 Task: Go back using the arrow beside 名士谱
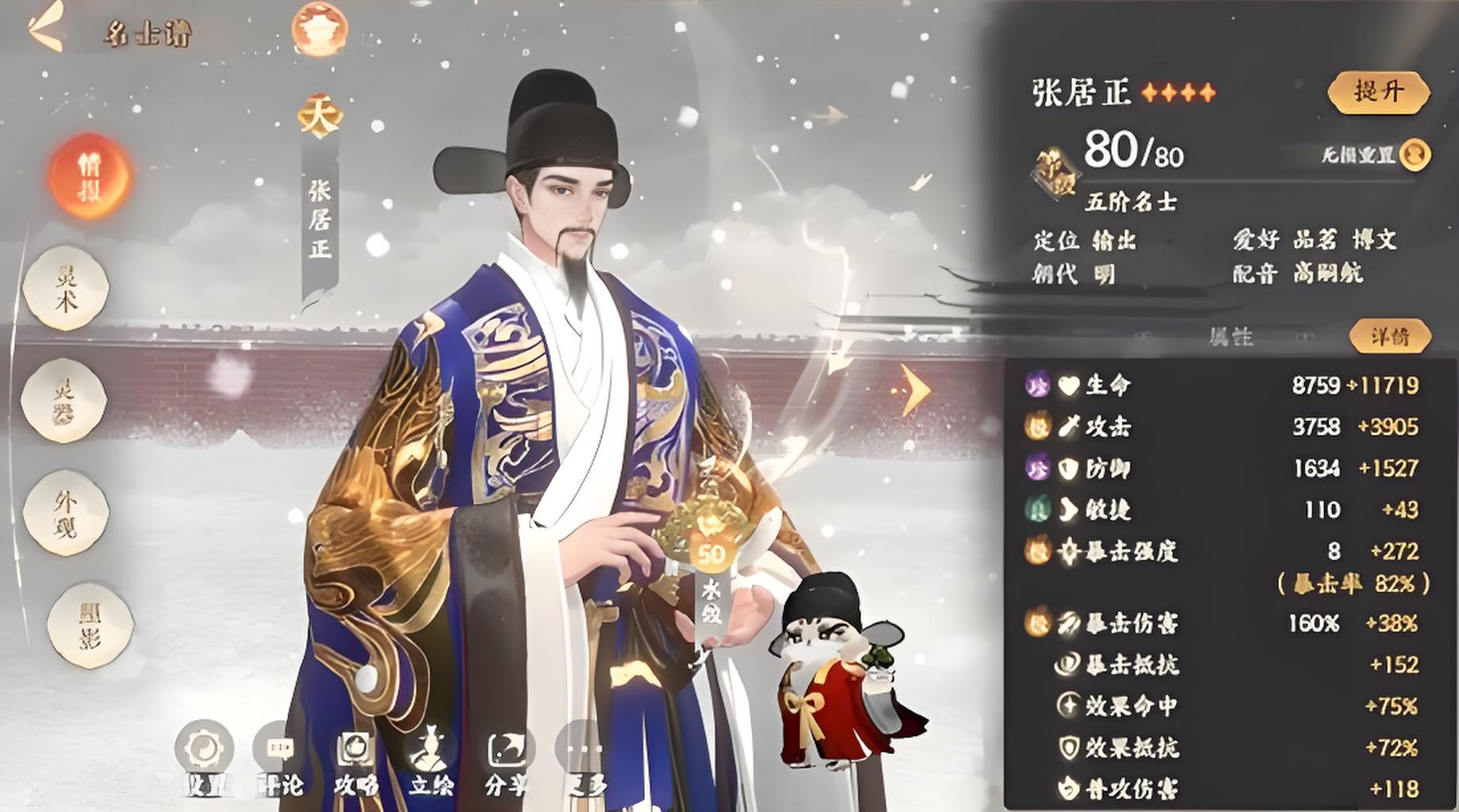[x=45, y=28]
